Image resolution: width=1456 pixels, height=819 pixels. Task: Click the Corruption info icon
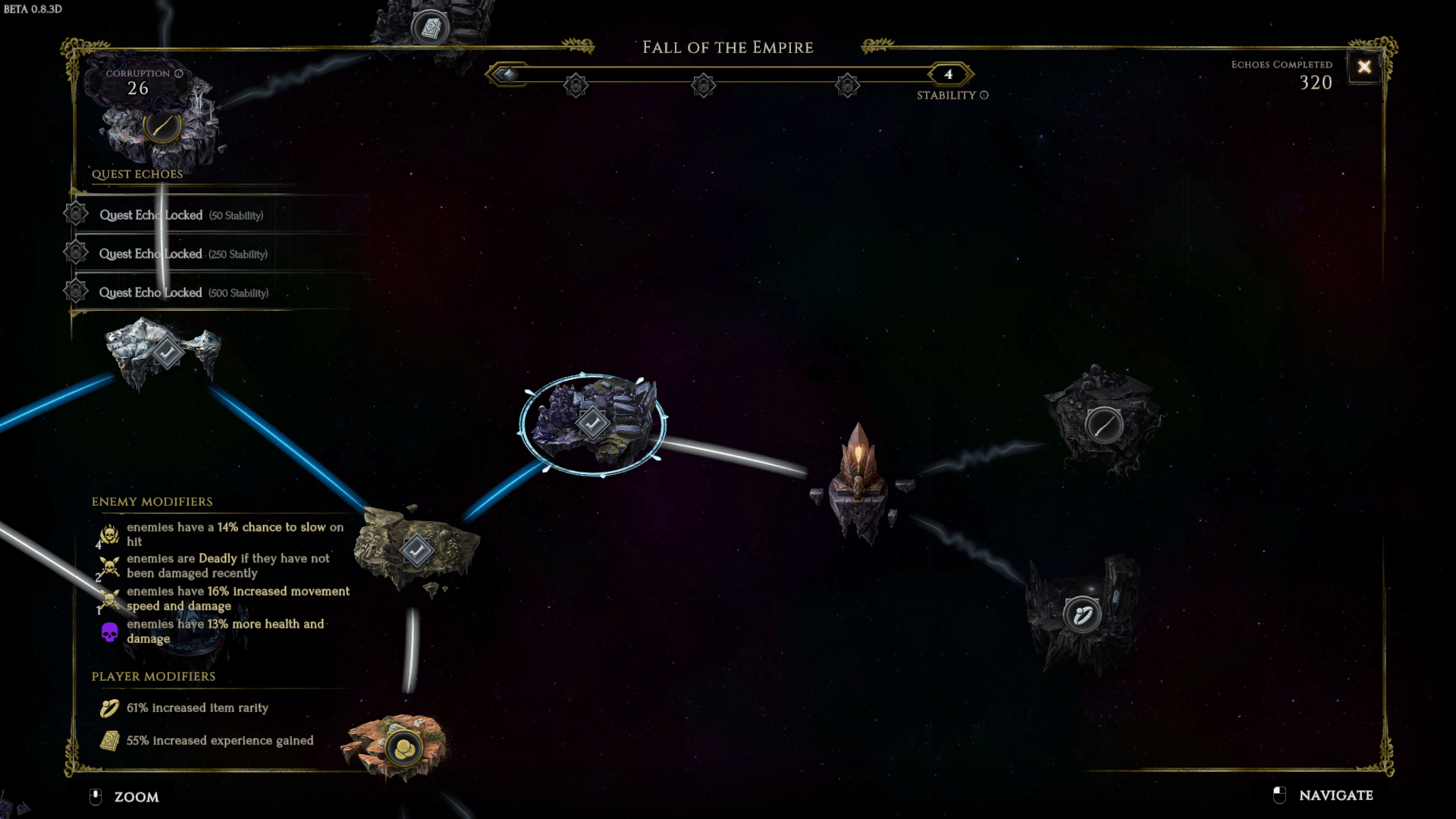point(179,74)
